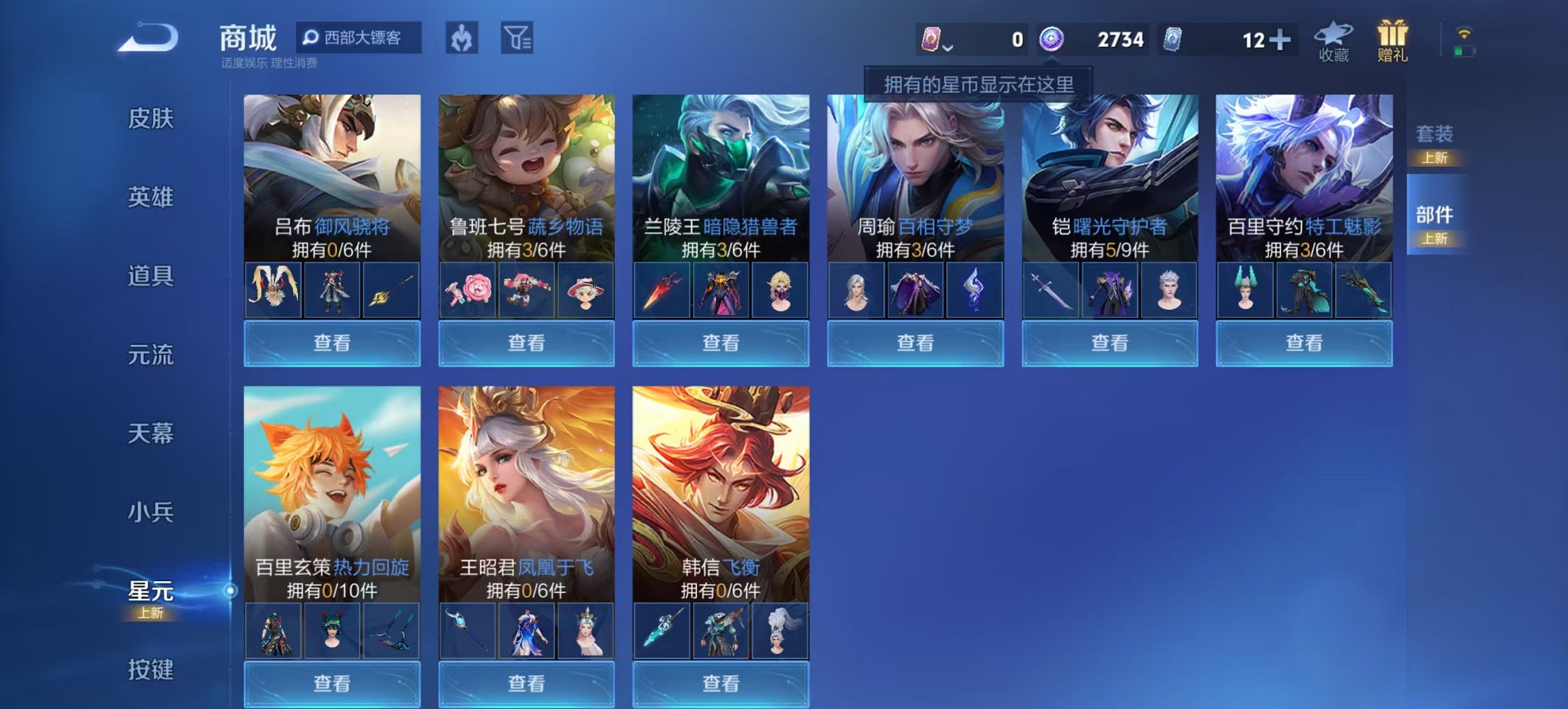Expand the card currency dropdown arrow

[950, 48]
